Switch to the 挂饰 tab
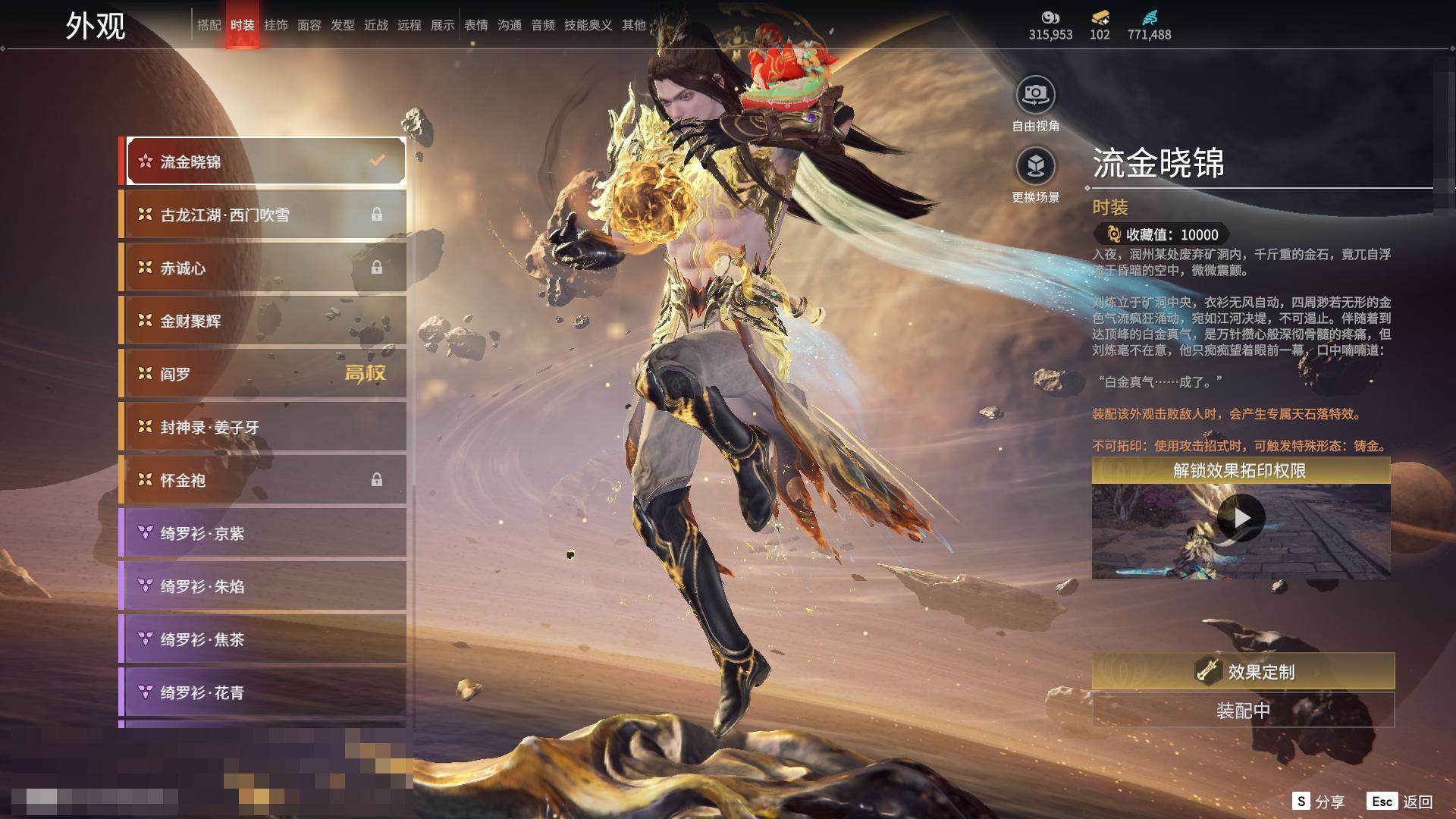Viewport: 1456px width, 819px height. 275,25
